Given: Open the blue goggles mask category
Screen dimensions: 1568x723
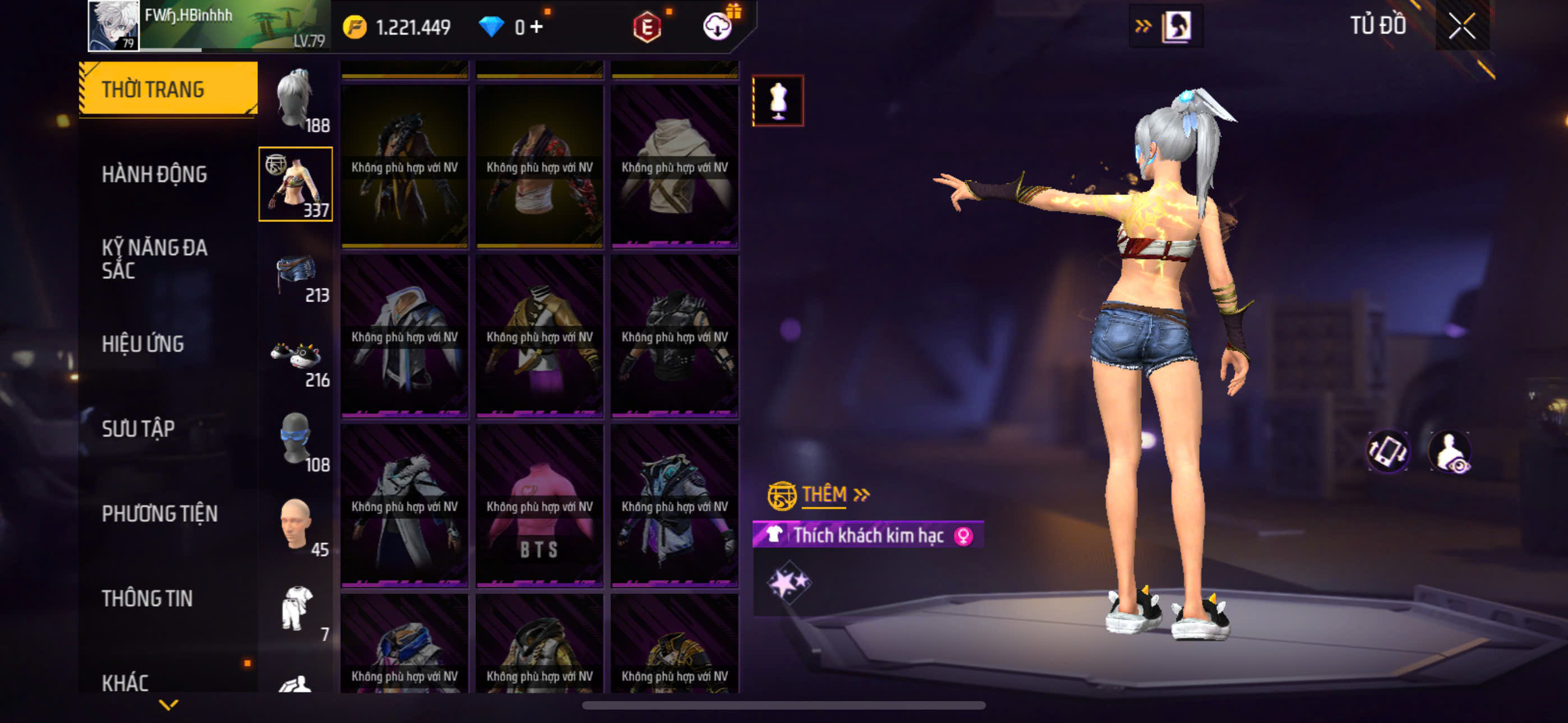Looking at the screenshot, I should [296, 441].
